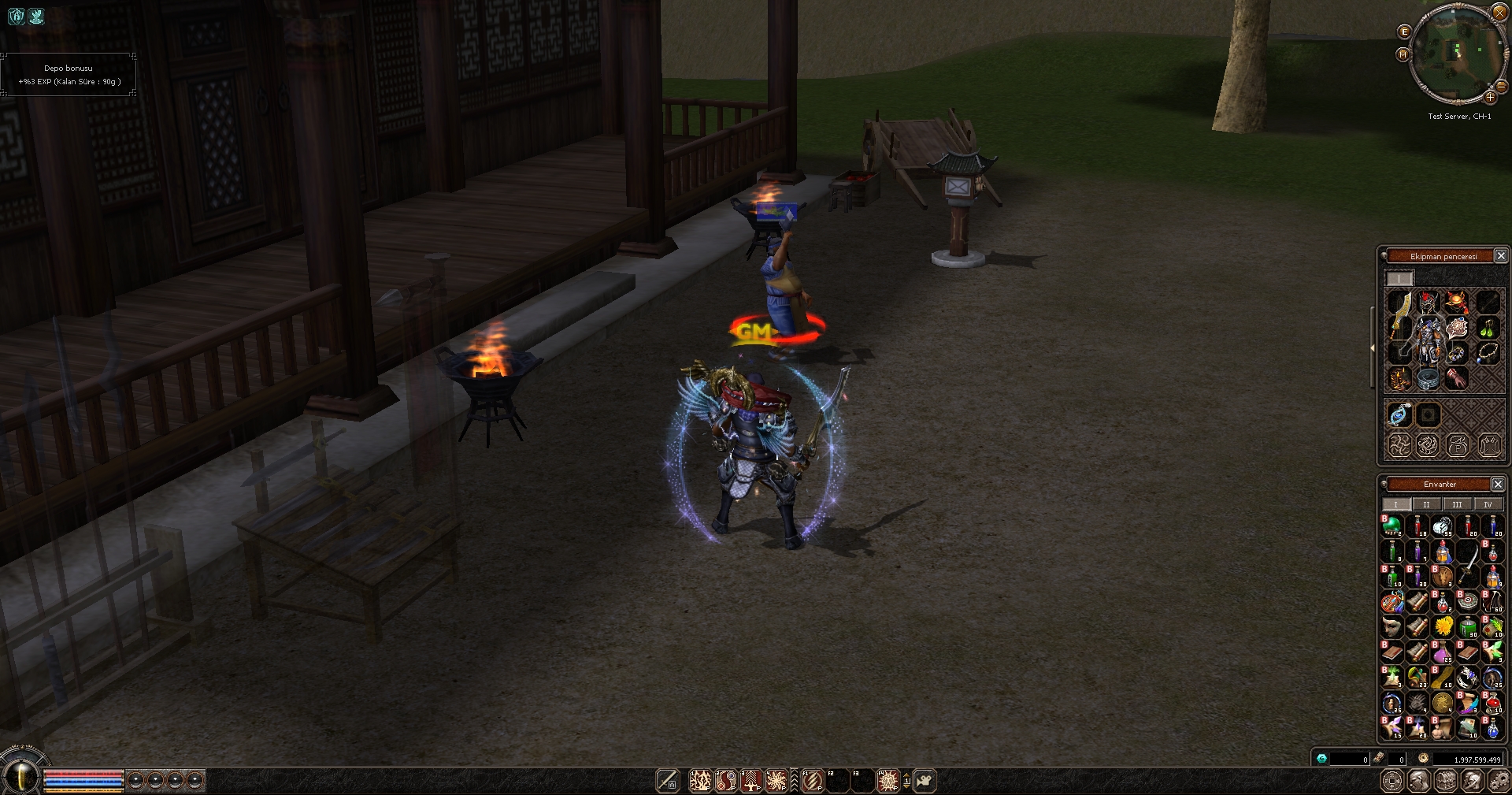1512x795 pixels.
Task: Select inventory tab IV
Action: [1488, 505]
